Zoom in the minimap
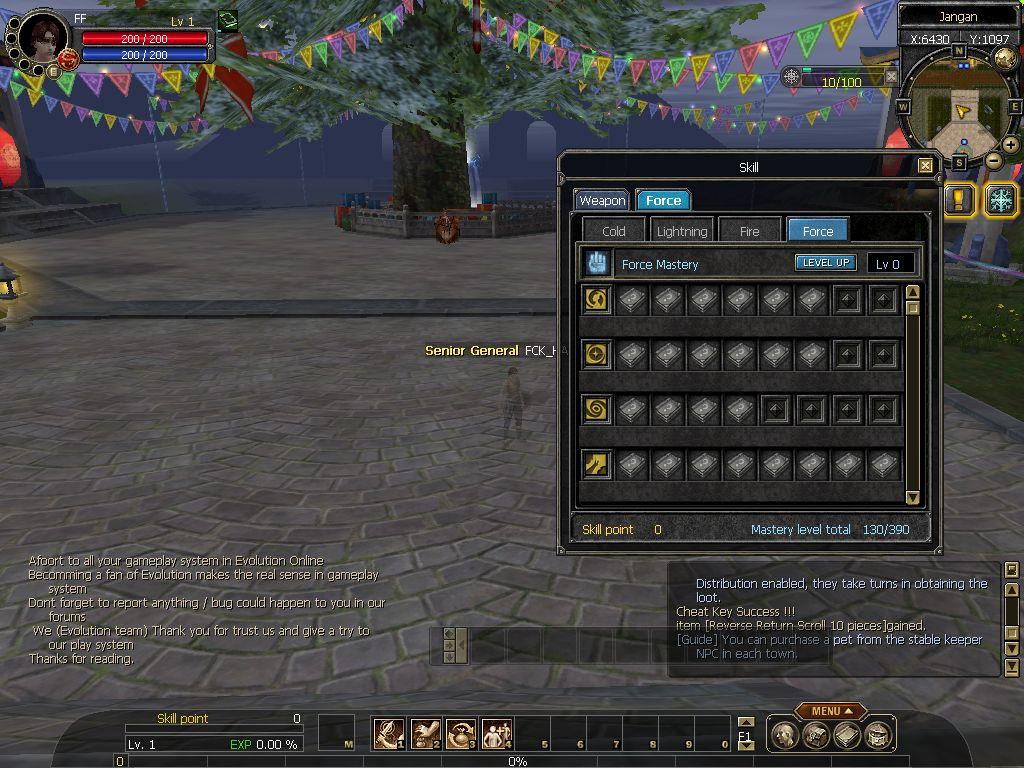This screenshot has width=1024, height=768. 1011,145
